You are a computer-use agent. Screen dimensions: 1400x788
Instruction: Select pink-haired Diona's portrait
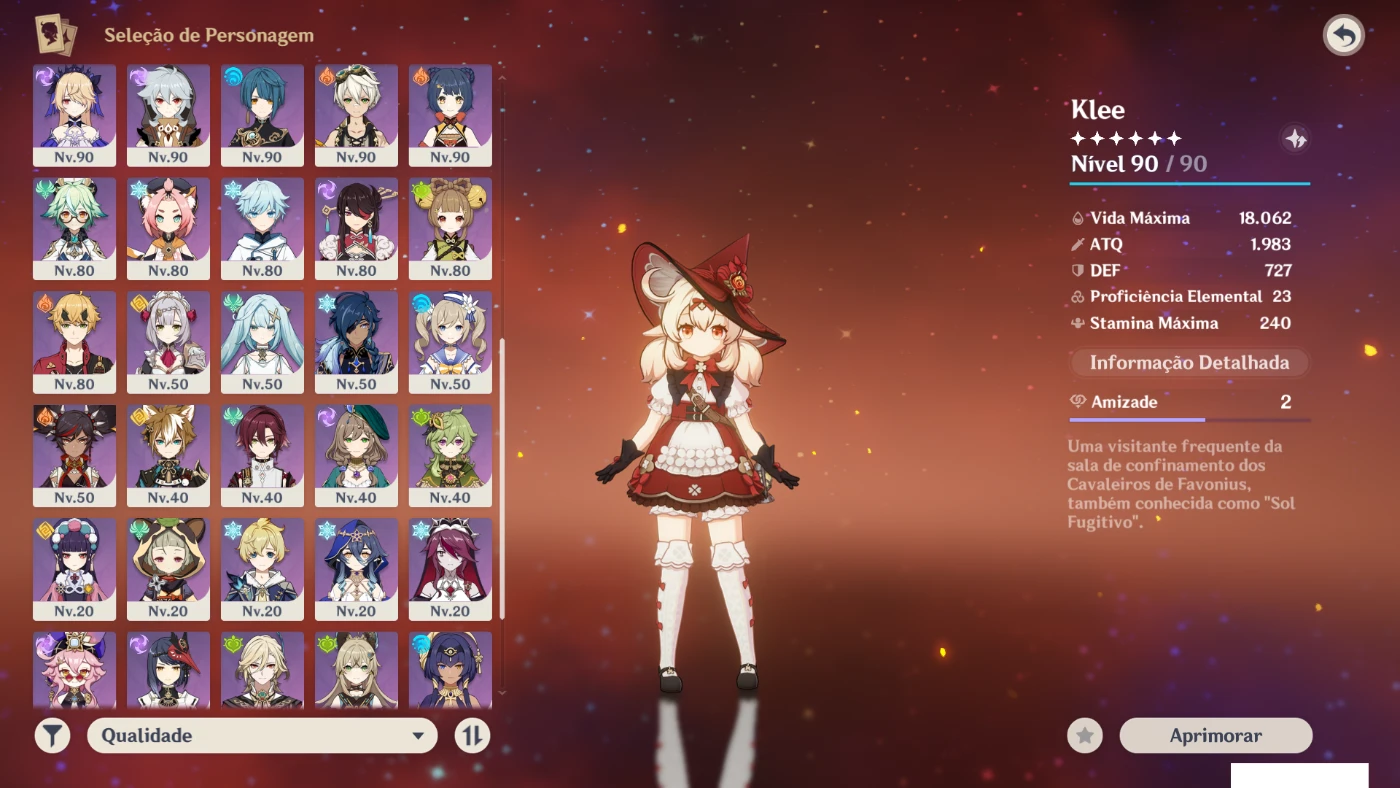pos(168,228)
